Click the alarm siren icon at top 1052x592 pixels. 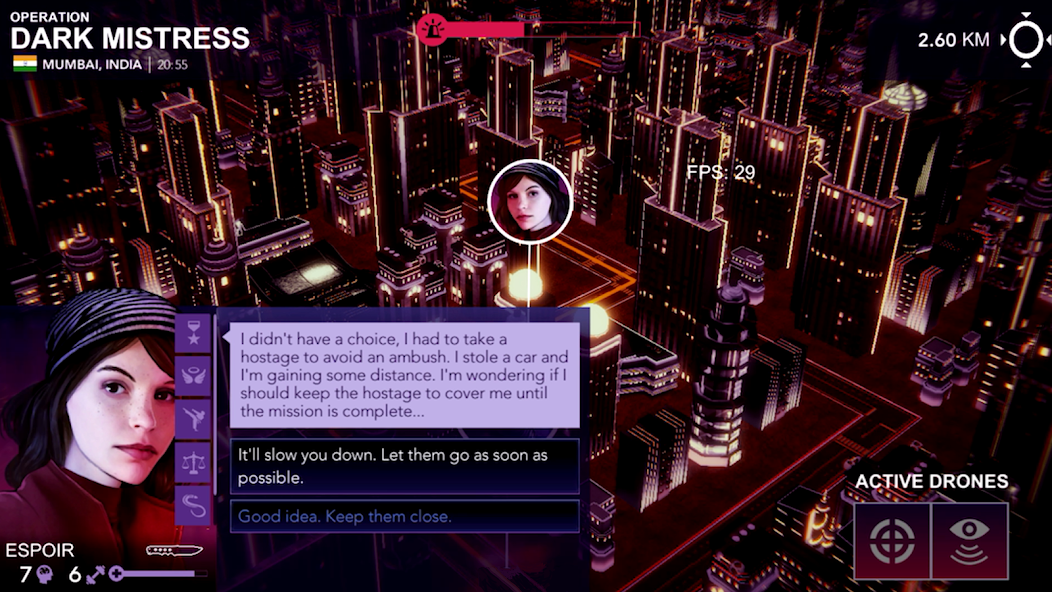(432, 30)
